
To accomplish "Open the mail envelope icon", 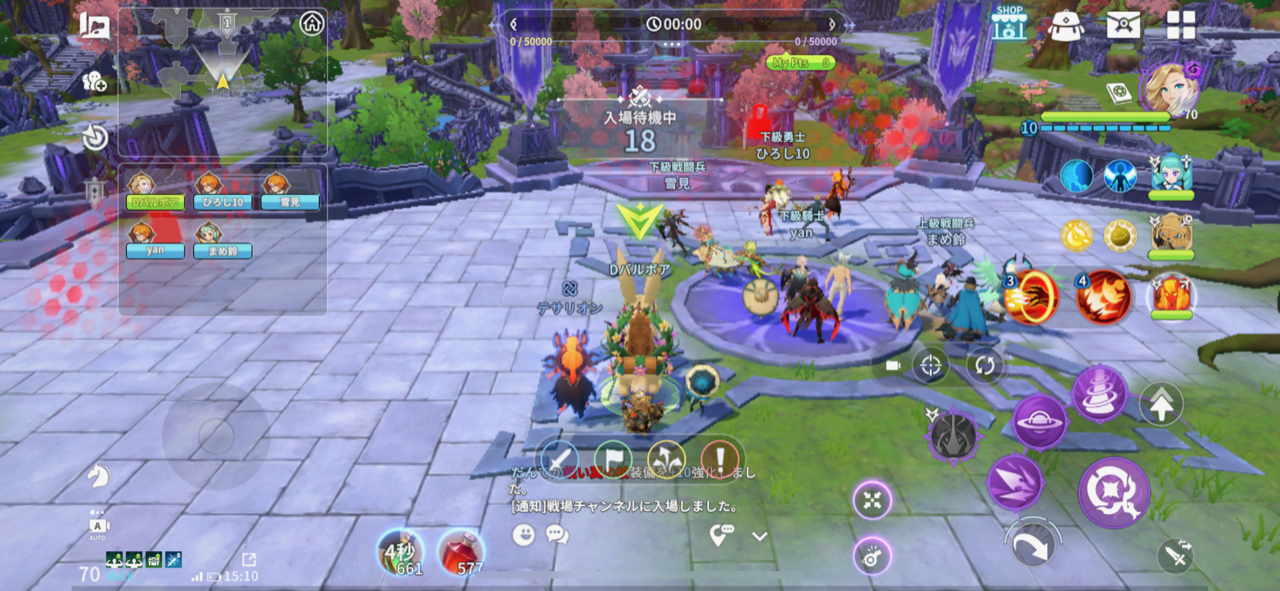I will (1123, 24).
